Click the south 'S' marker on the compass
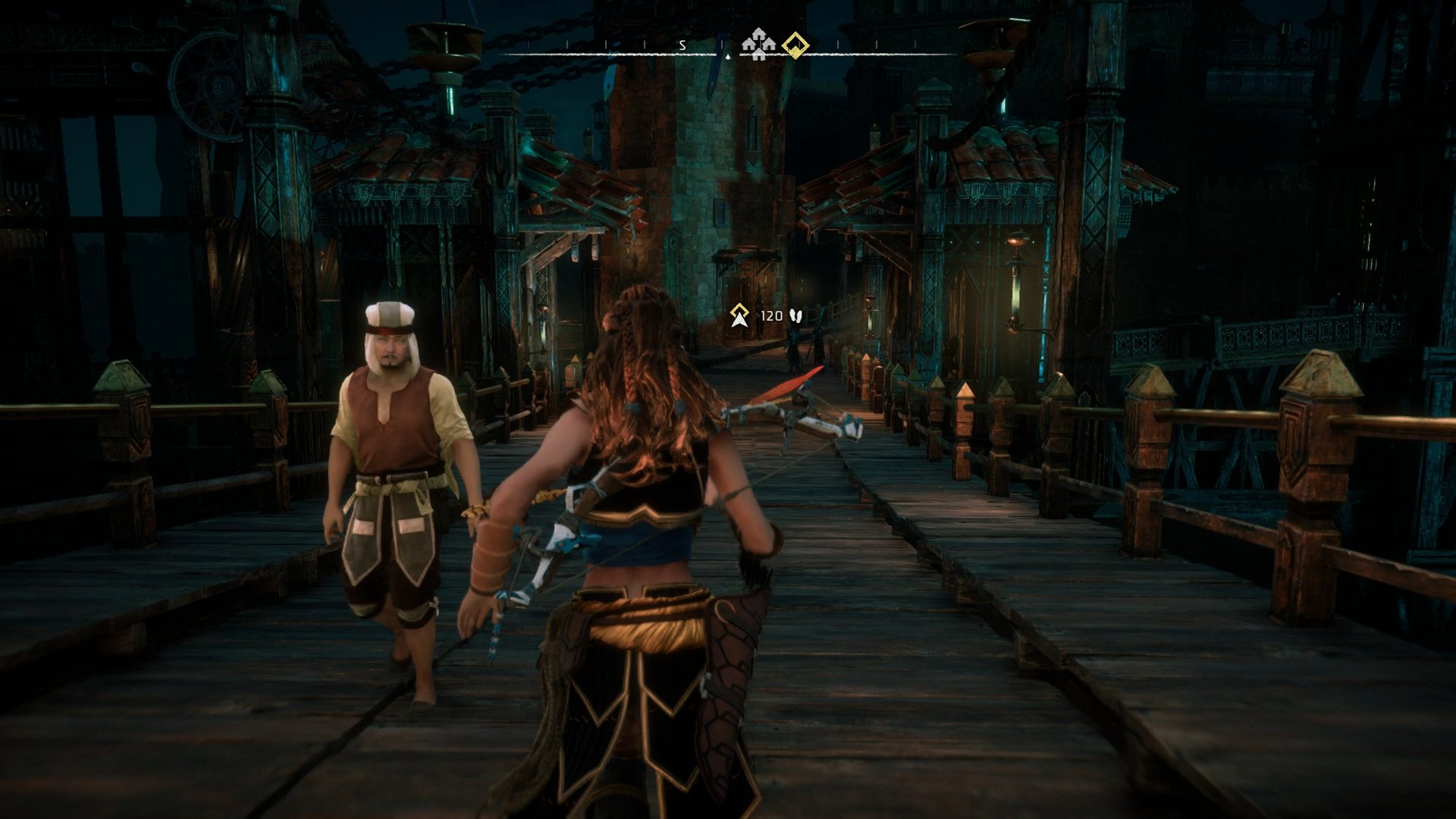This screenshot has height=819, width=1456. point(682,45)
